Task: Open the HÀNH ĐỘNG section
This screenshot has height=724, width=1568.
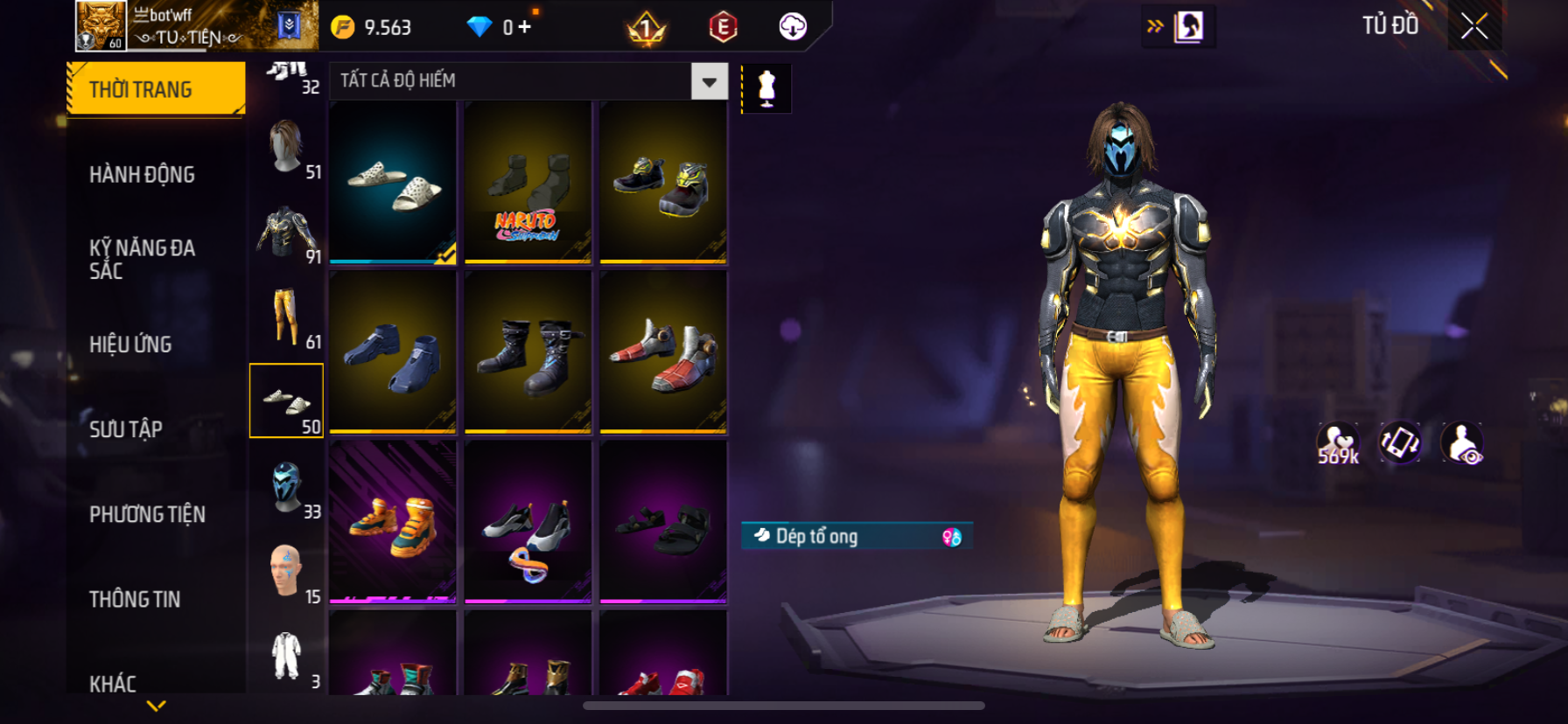Action: point(142,174)
